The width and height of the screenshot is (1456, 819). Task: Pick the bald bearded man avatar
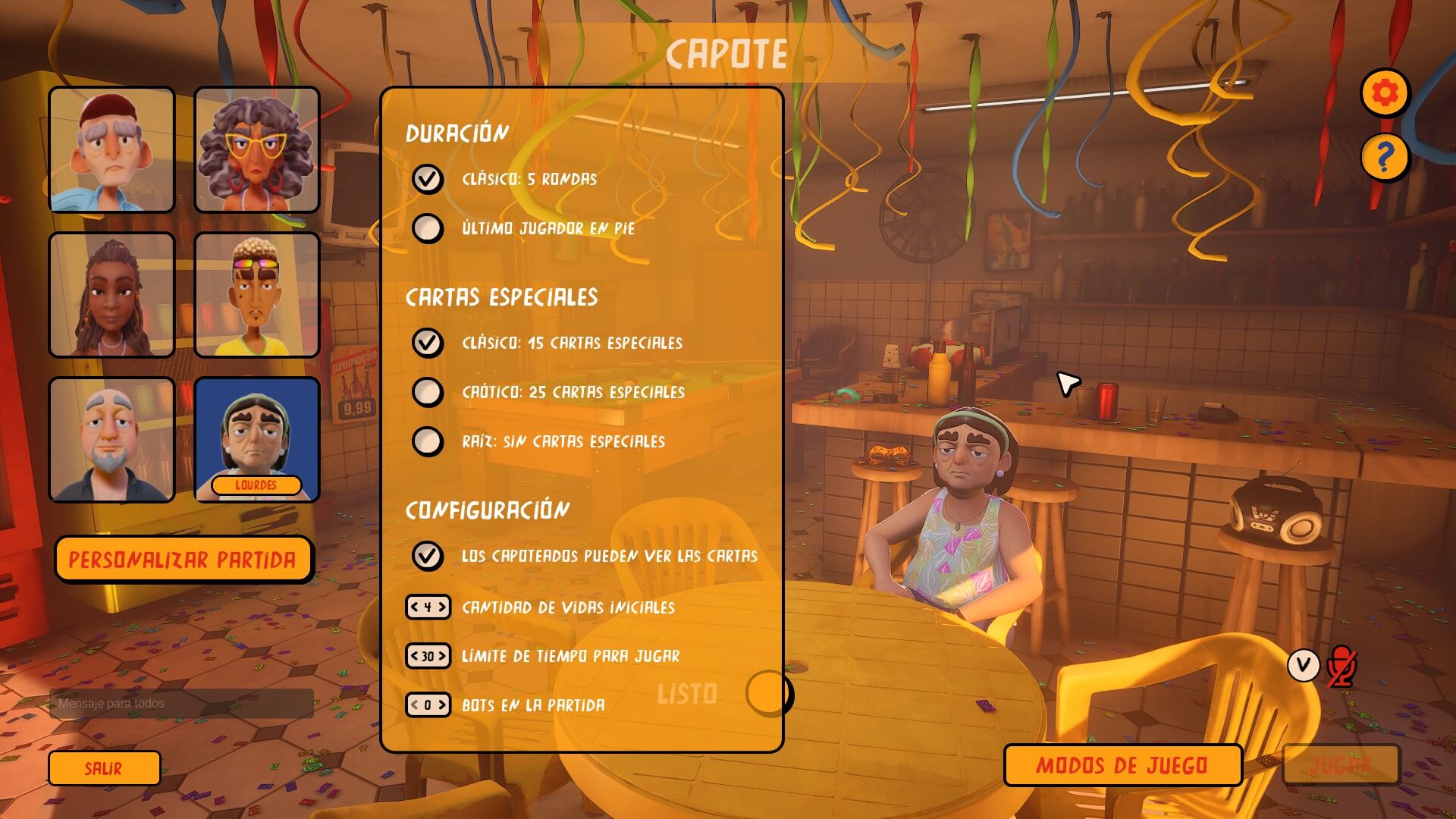click(x=112, y=439)
